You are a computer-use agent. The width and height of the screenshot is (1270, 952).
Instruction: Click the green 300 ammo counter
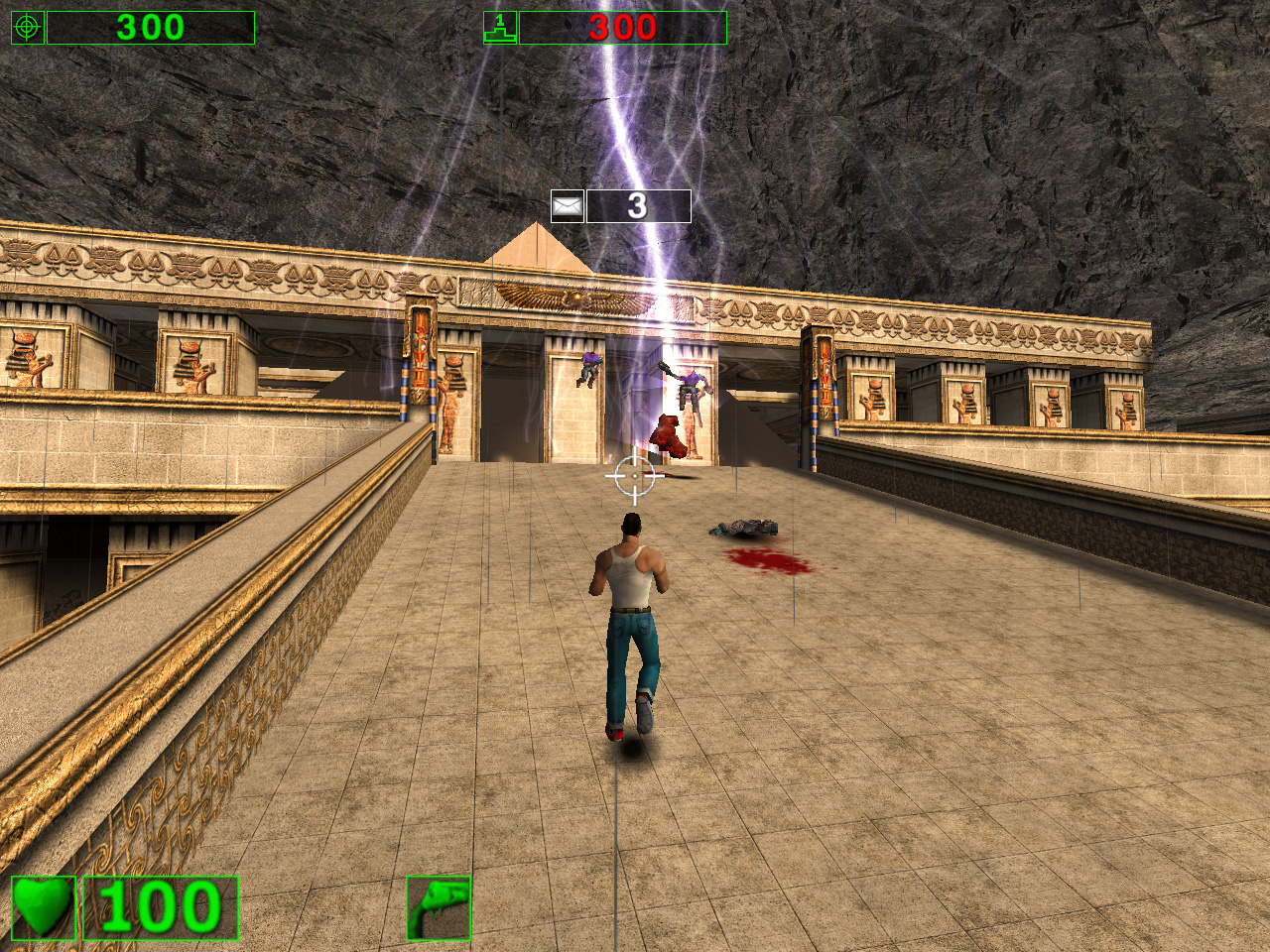click(149, 25)
